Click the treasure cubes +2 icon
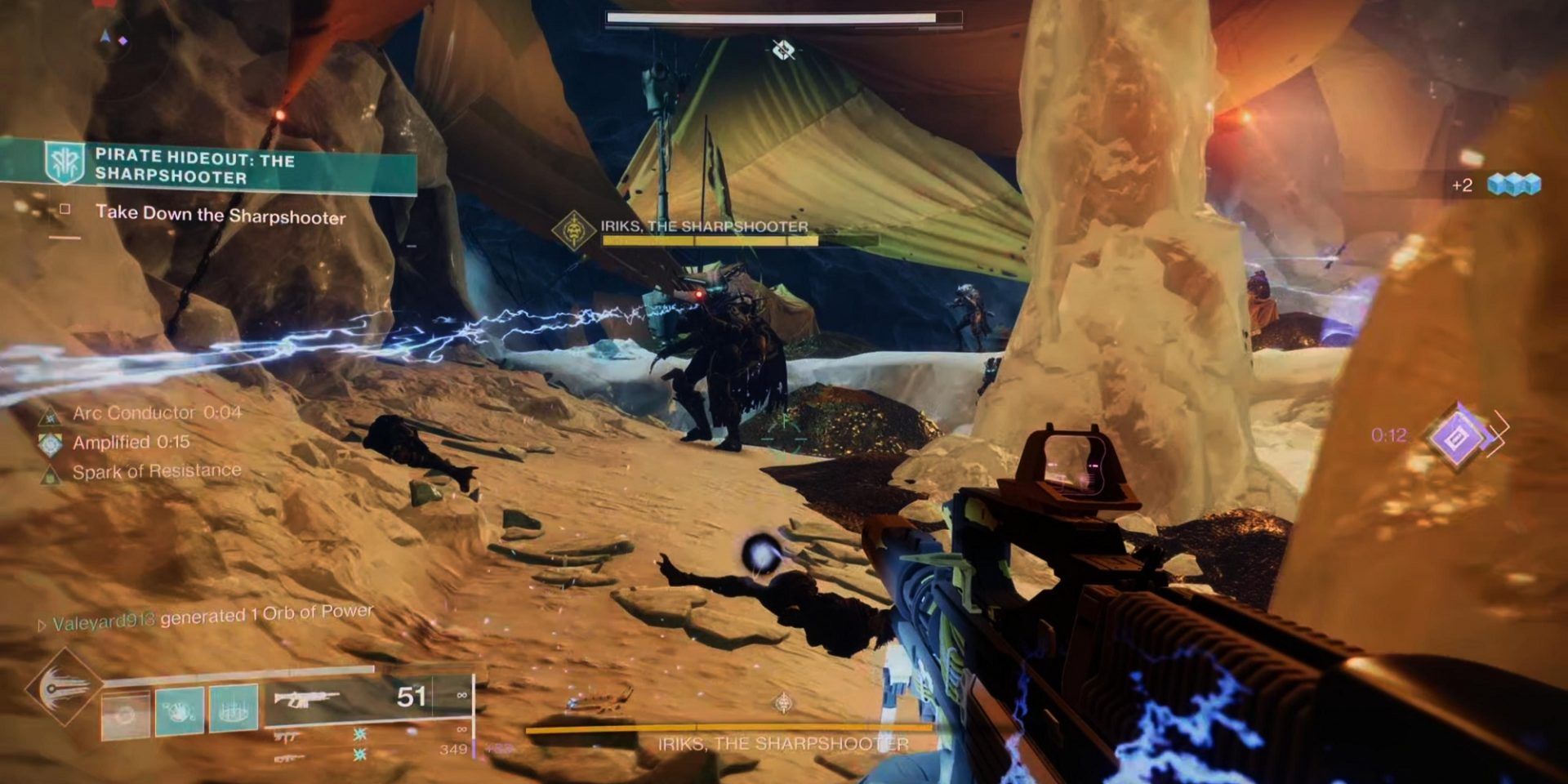 (1512, 186)
